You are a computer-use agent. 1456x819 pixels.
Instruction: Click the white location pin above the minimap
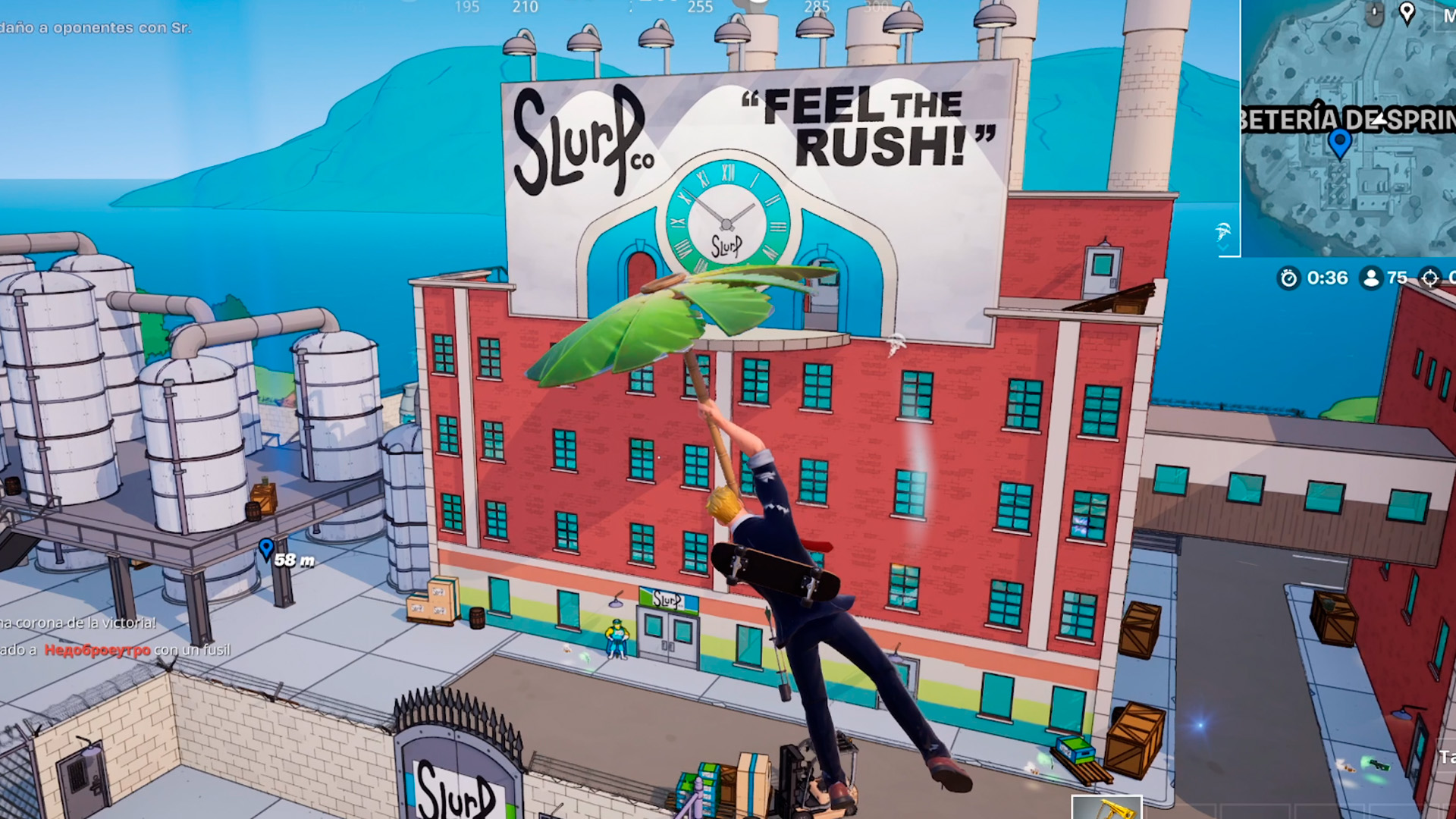click(x=1407, y=12)
